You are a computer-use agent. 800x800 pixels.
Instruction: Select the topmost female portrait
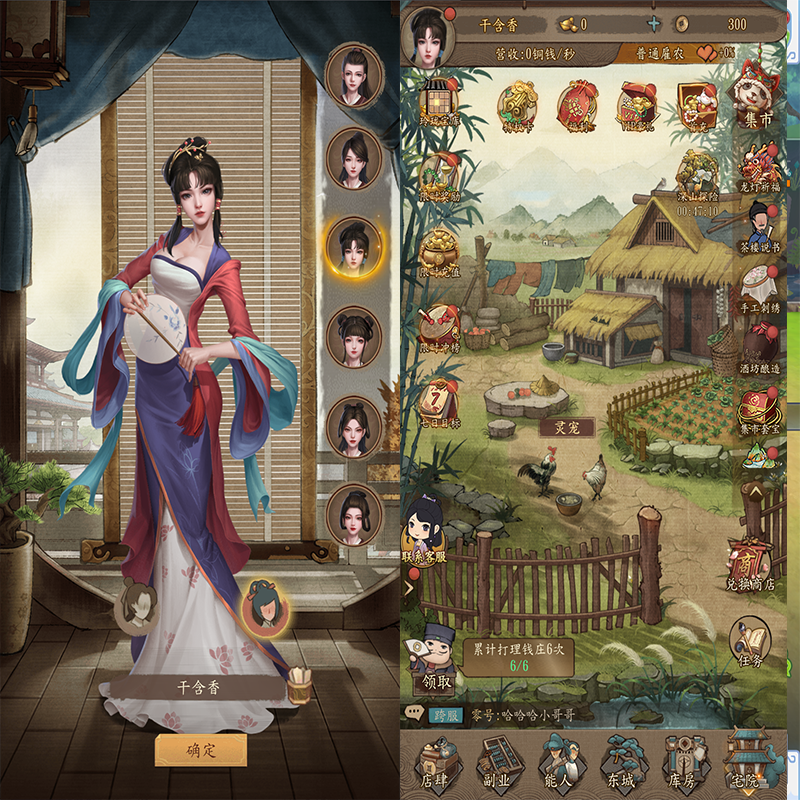pos(354,74)
